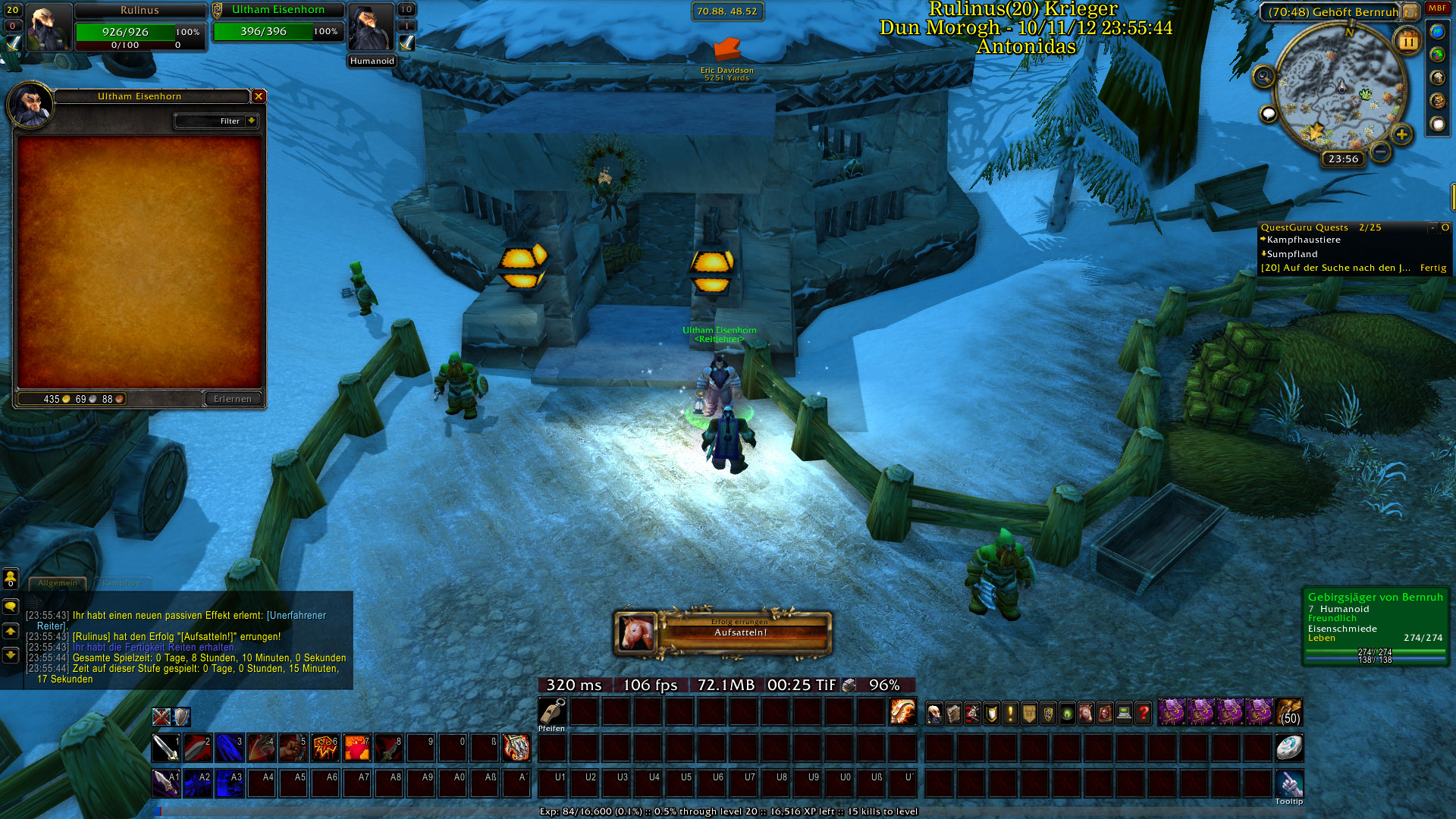
Task: Open the mounts horse micro-menu icon
Action: (1086, 713)
